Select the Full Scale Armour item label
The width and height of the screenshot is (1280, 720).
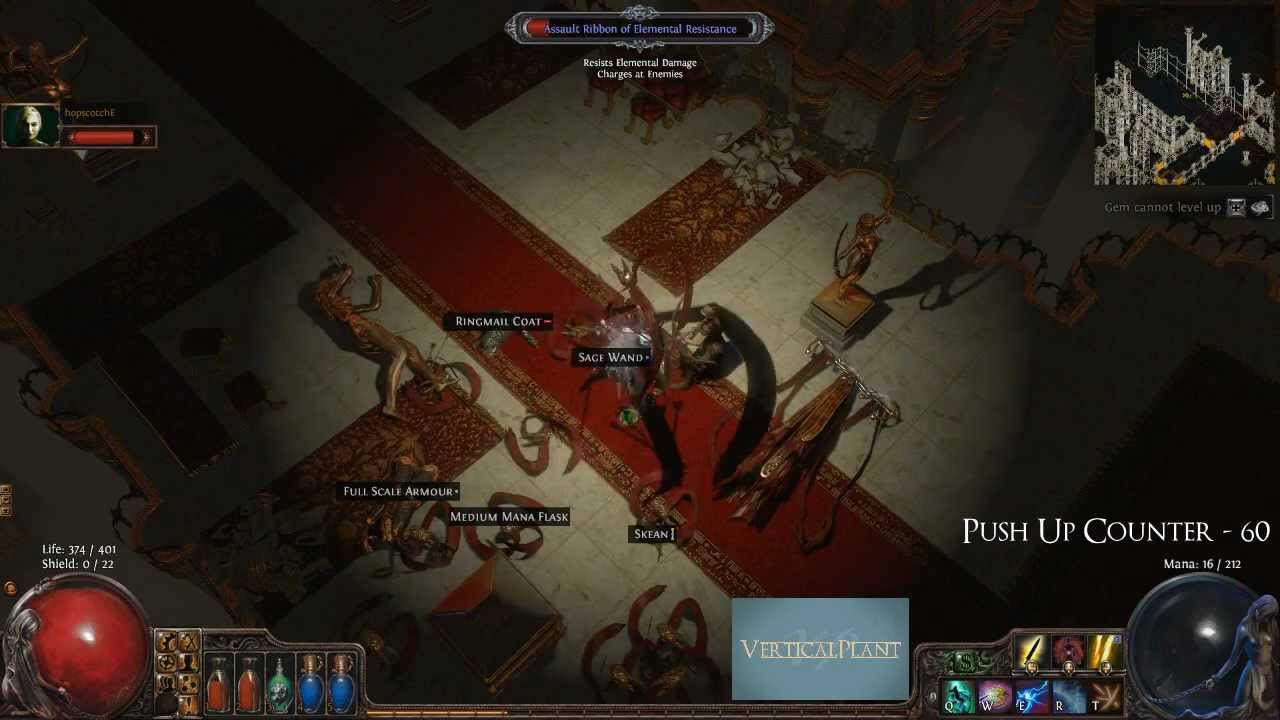pos(399,491)
